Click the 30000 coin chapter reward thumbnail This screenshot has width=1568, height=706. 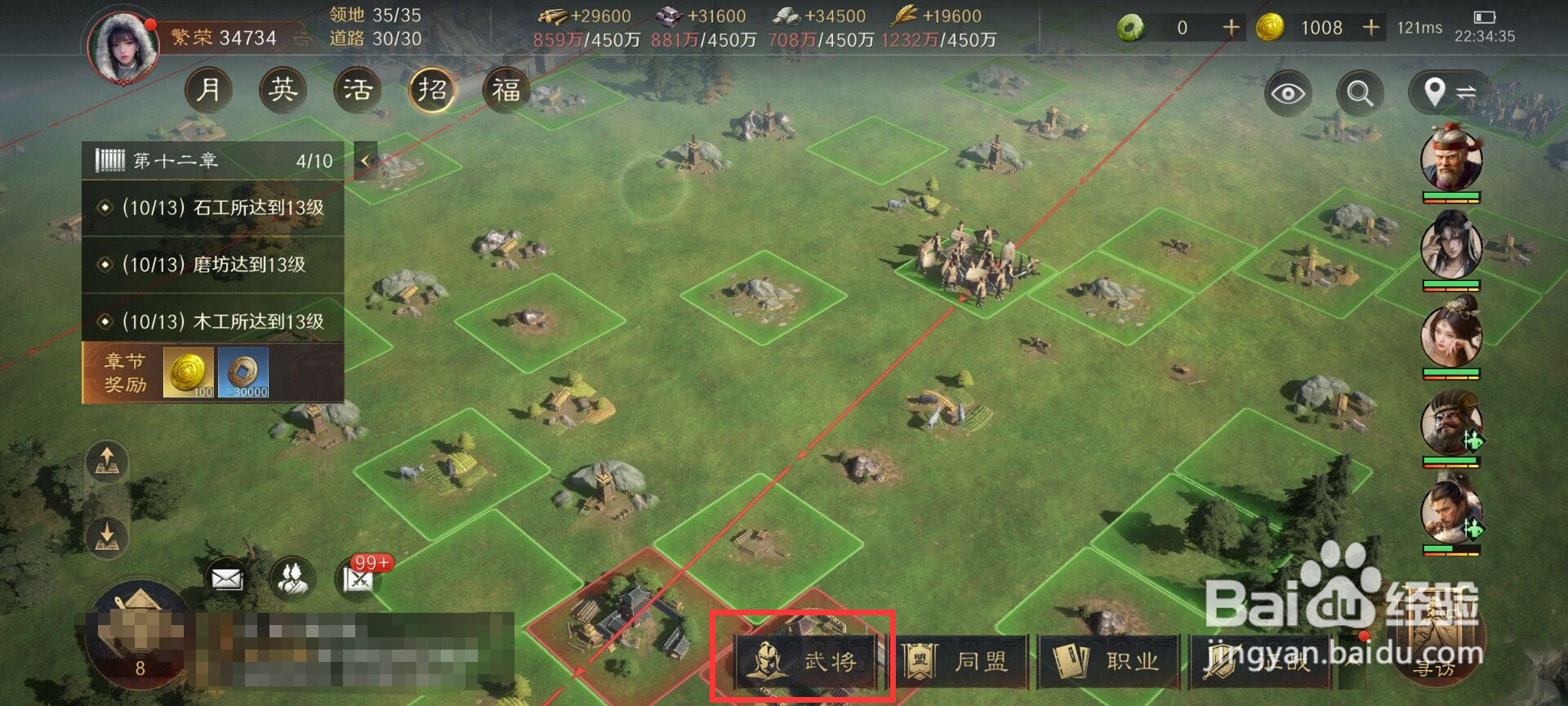[244, 373]
